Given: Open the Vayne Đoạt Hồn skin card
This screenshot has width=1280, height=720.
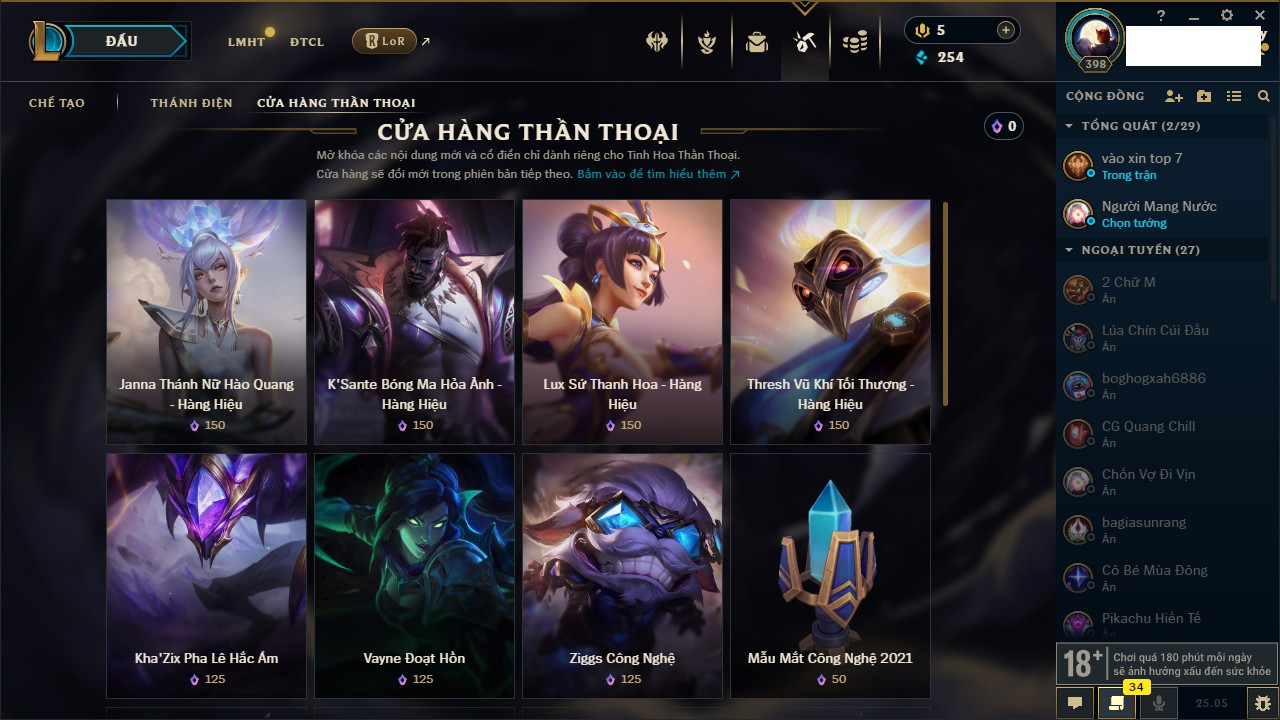Looking at the screenshot, I should tap(415, 575).
